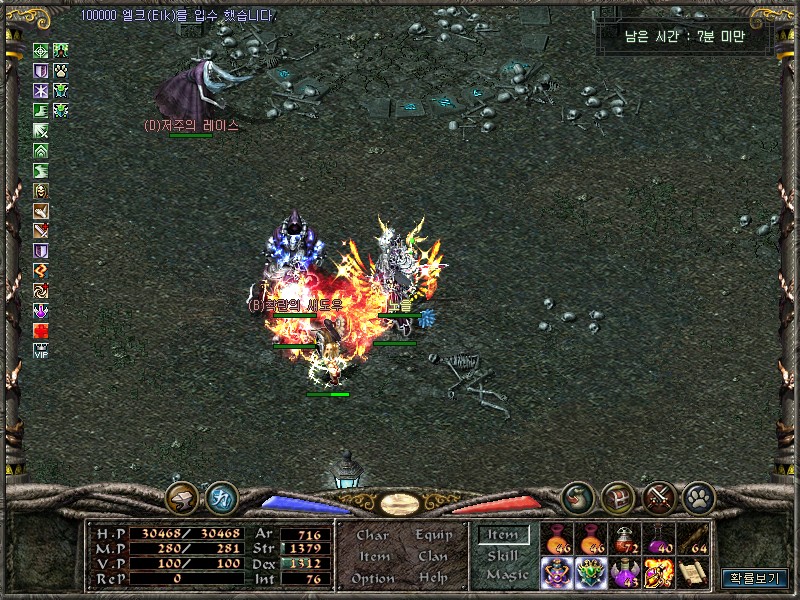Use the red potion with count 72
Viewport: 800px width, 600px height.
(625, 539)
